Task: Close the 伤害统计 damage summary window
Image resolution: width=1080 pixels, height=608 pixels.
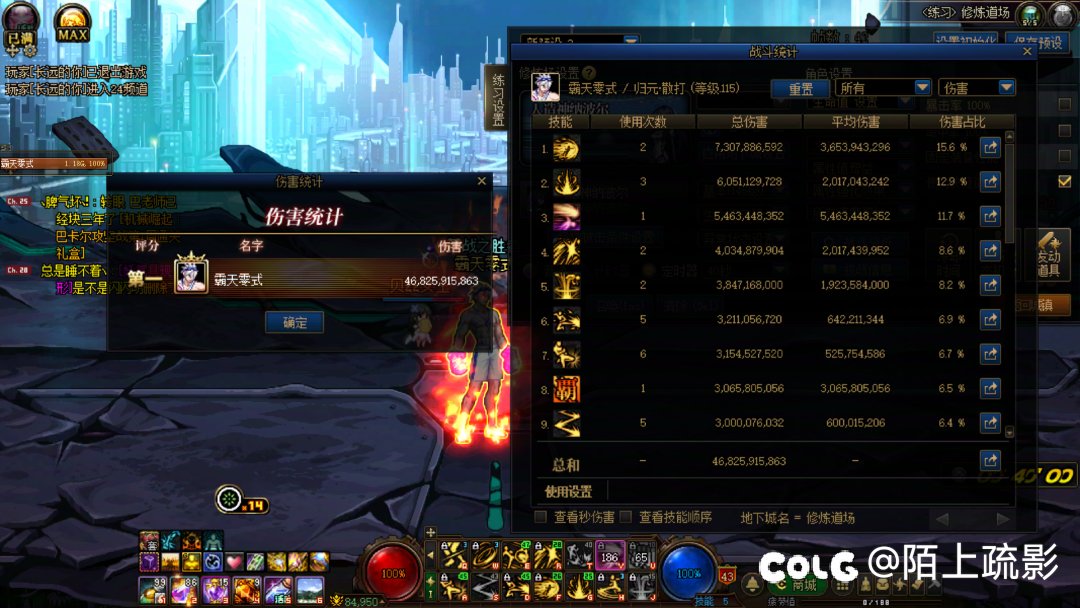Action: 481,181
